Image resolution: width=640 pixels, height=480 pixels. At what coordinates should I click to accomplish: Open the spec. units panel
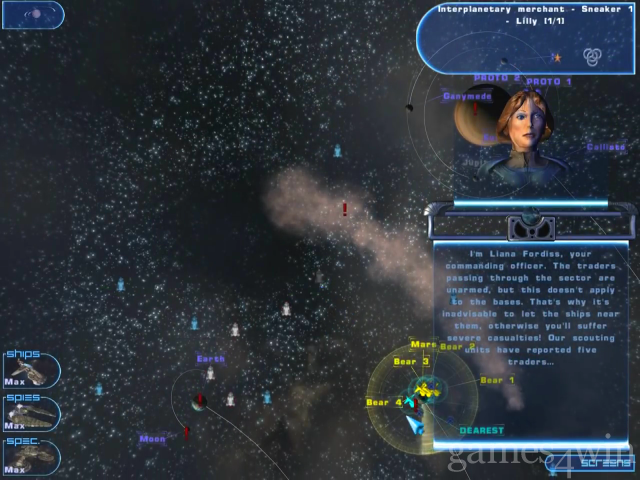pos(30,456)
